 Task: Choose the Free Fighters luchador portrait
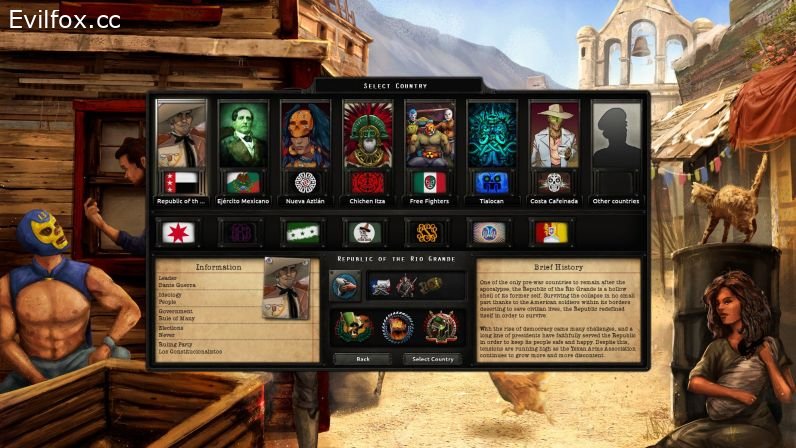[430, 134]
